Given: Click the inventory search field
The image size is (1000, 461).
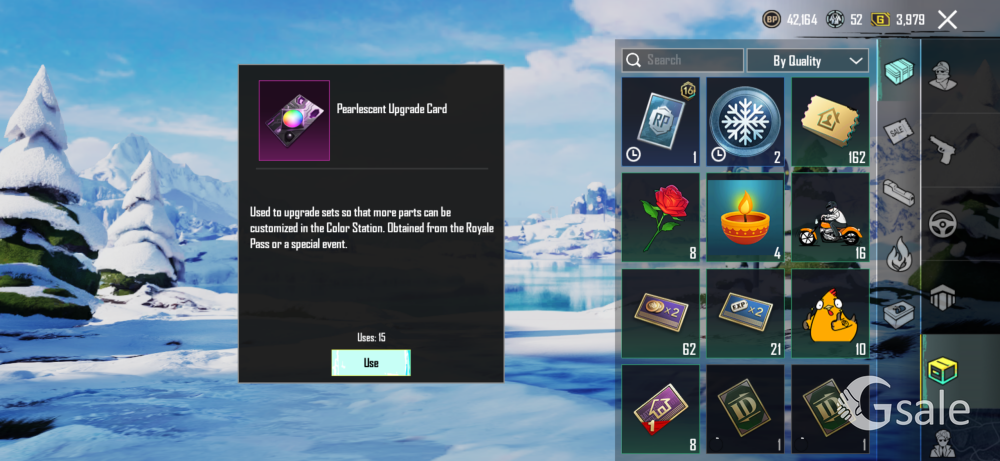Looking at the screenshot, I should [x=683, y=60].
